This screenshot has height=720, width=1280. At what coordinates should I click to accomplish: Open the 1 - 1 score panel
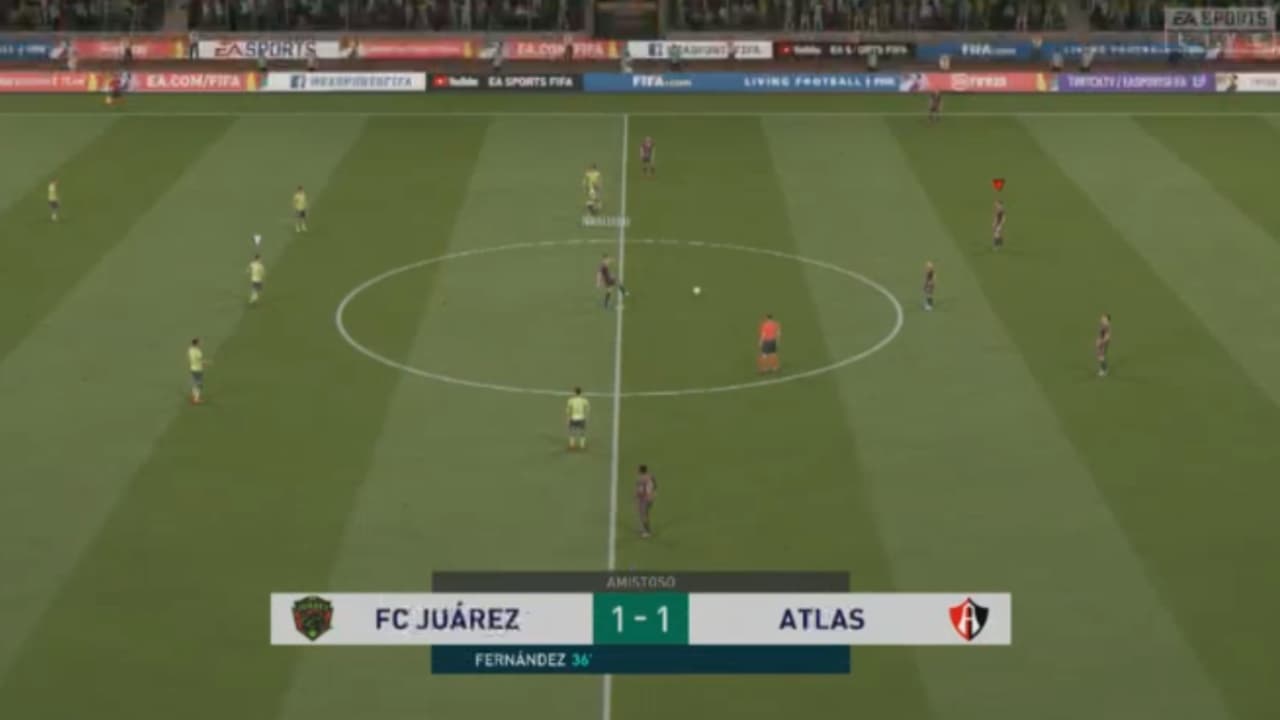coord(640,618)
